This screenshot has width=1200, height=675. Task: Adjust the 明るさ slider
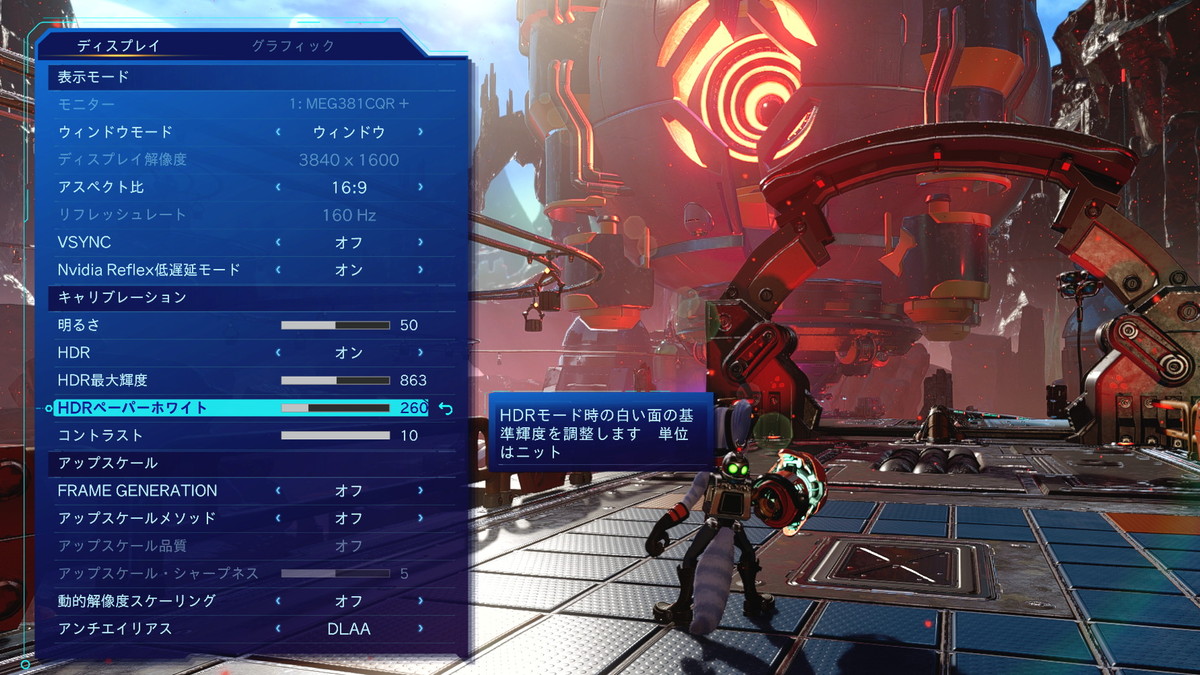tap(335, 325)
